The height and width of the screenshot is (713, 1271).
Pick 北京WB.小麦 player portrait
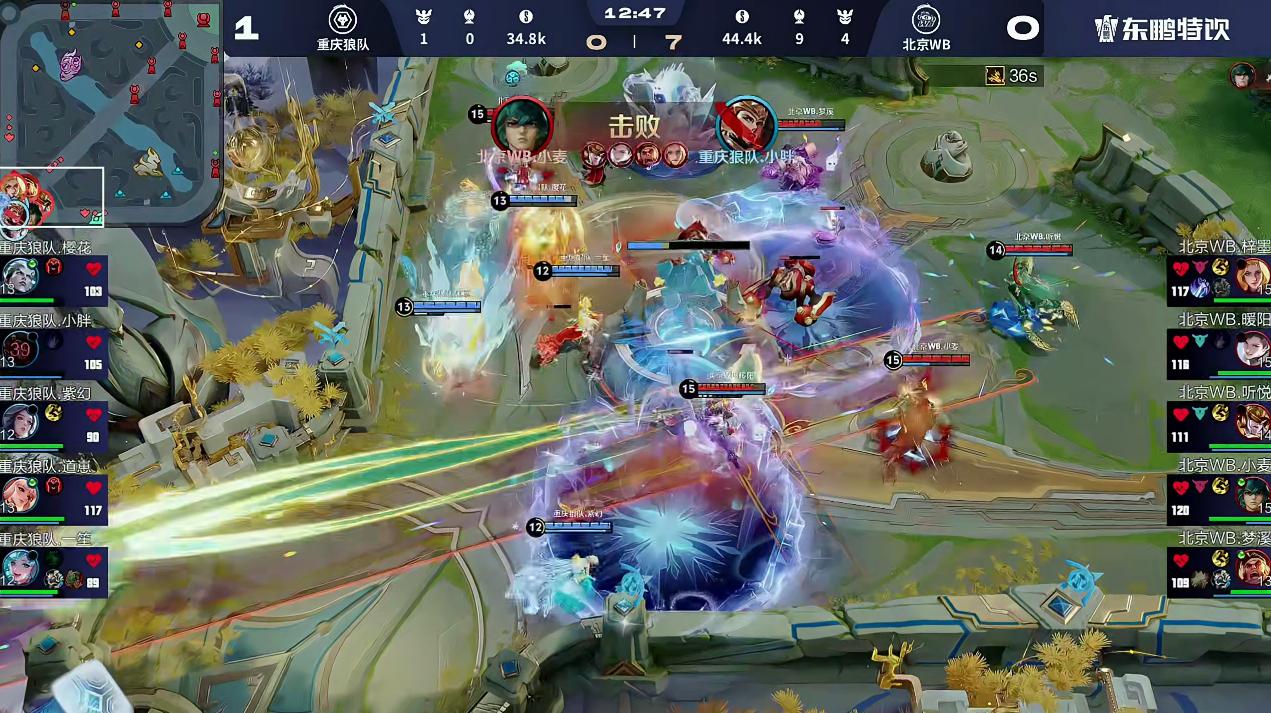tap(1252, 494)
